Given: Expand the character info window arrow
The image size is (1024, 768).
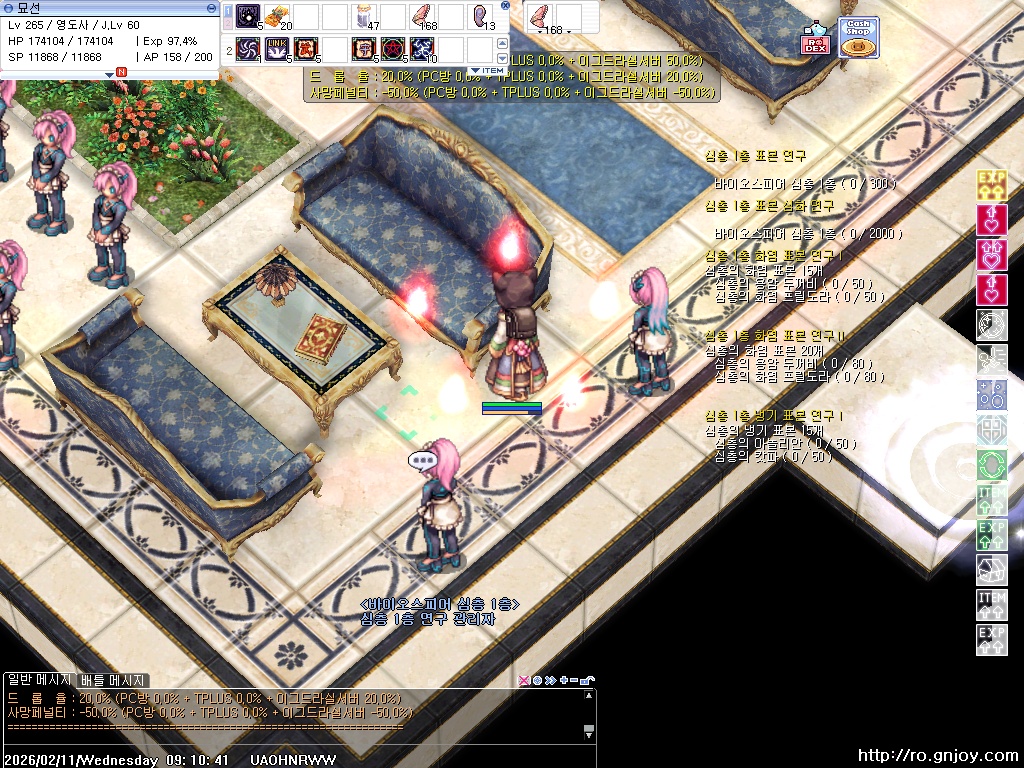Looking at the screenshot, I should click(x=110, y=74).
